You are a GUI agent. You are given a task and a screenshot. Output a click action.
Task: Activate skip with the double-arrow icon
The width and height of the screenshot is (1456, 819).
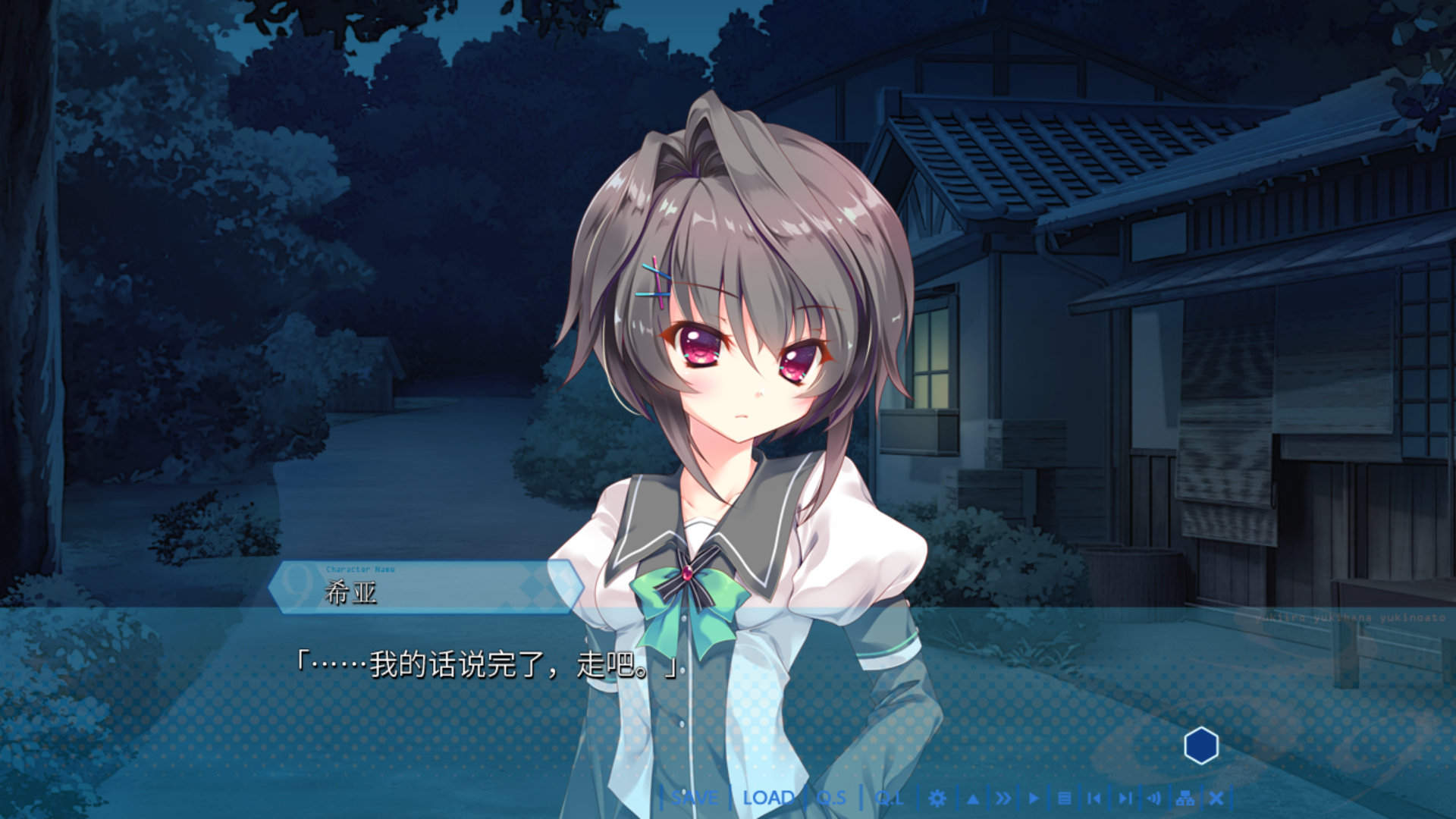(x=1003, y=798)
